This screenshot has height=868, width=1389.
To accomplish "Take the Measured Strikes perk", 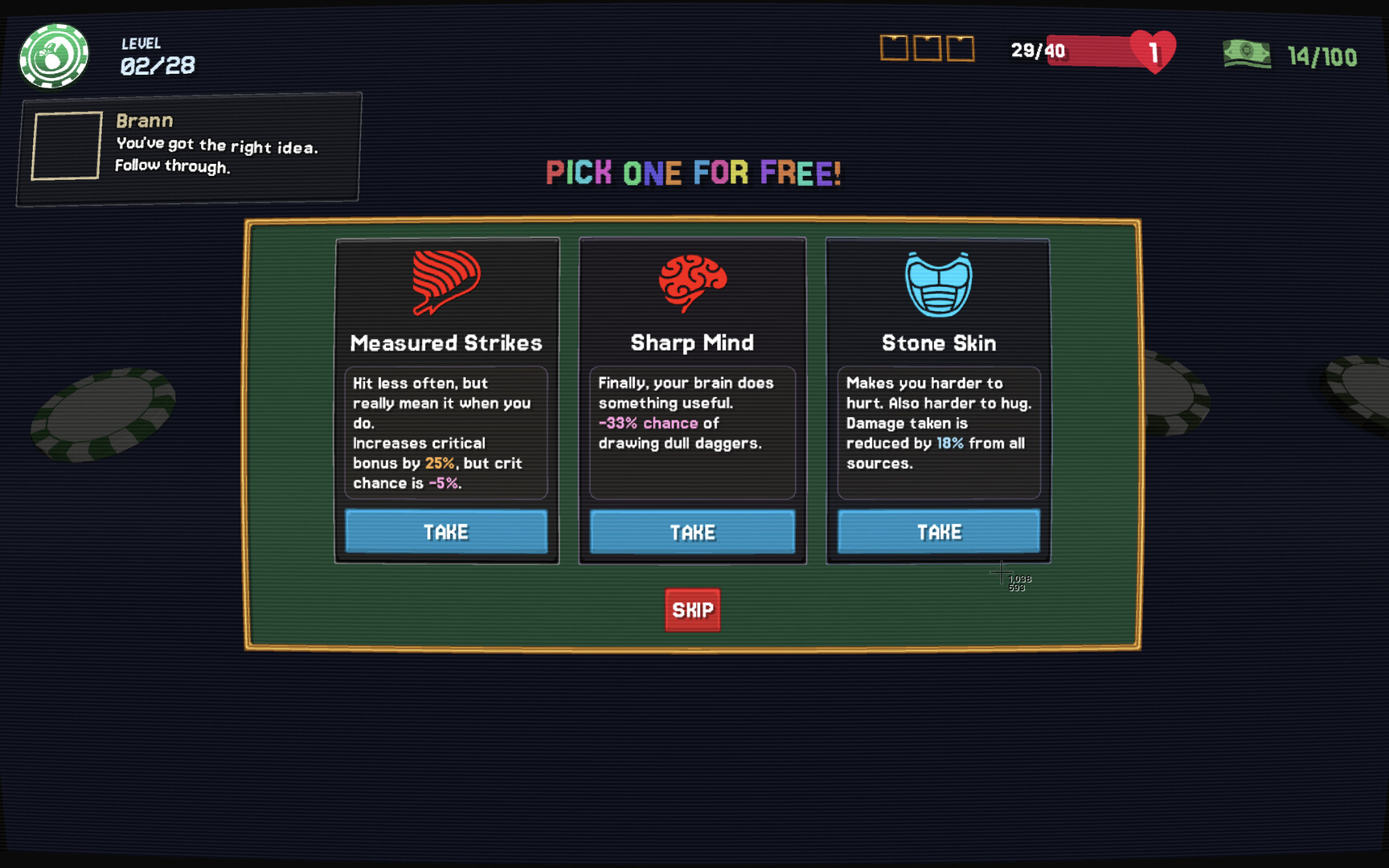I will click(x=446, y=531).
